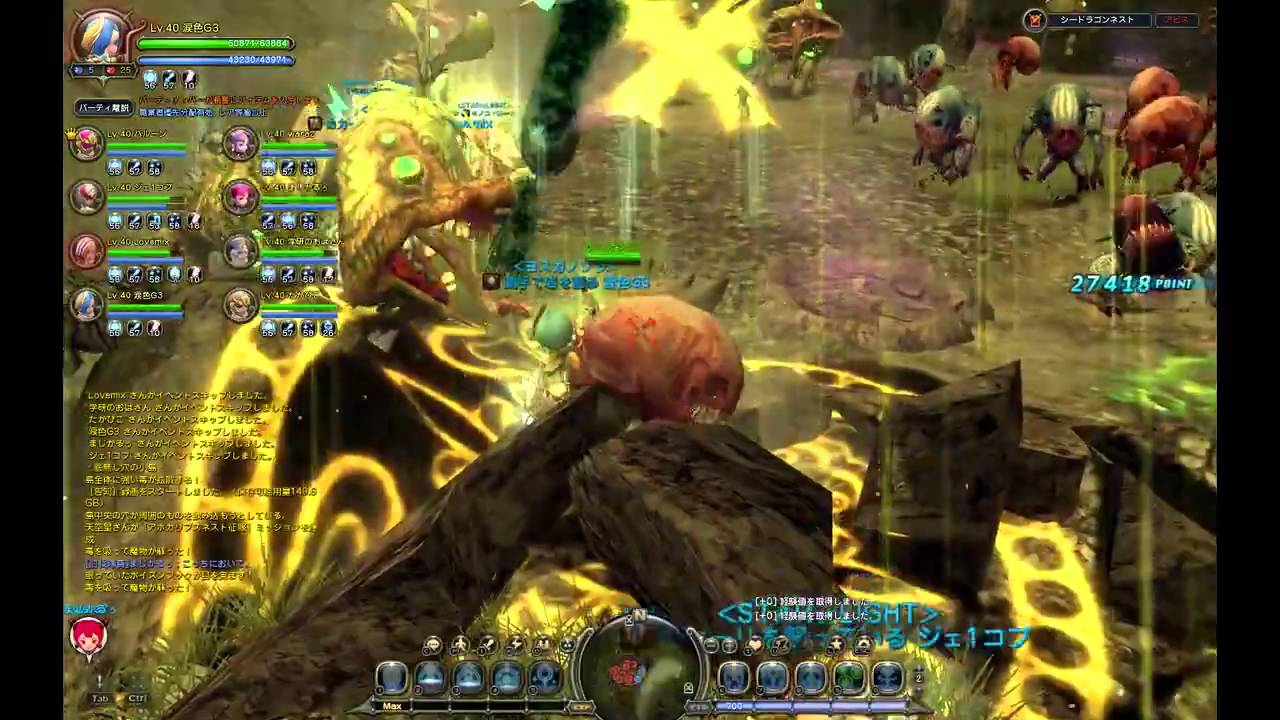Viewport: 1280px width, 720px height.
Task: Select your own character portrait
Action: tap(103, 40)
